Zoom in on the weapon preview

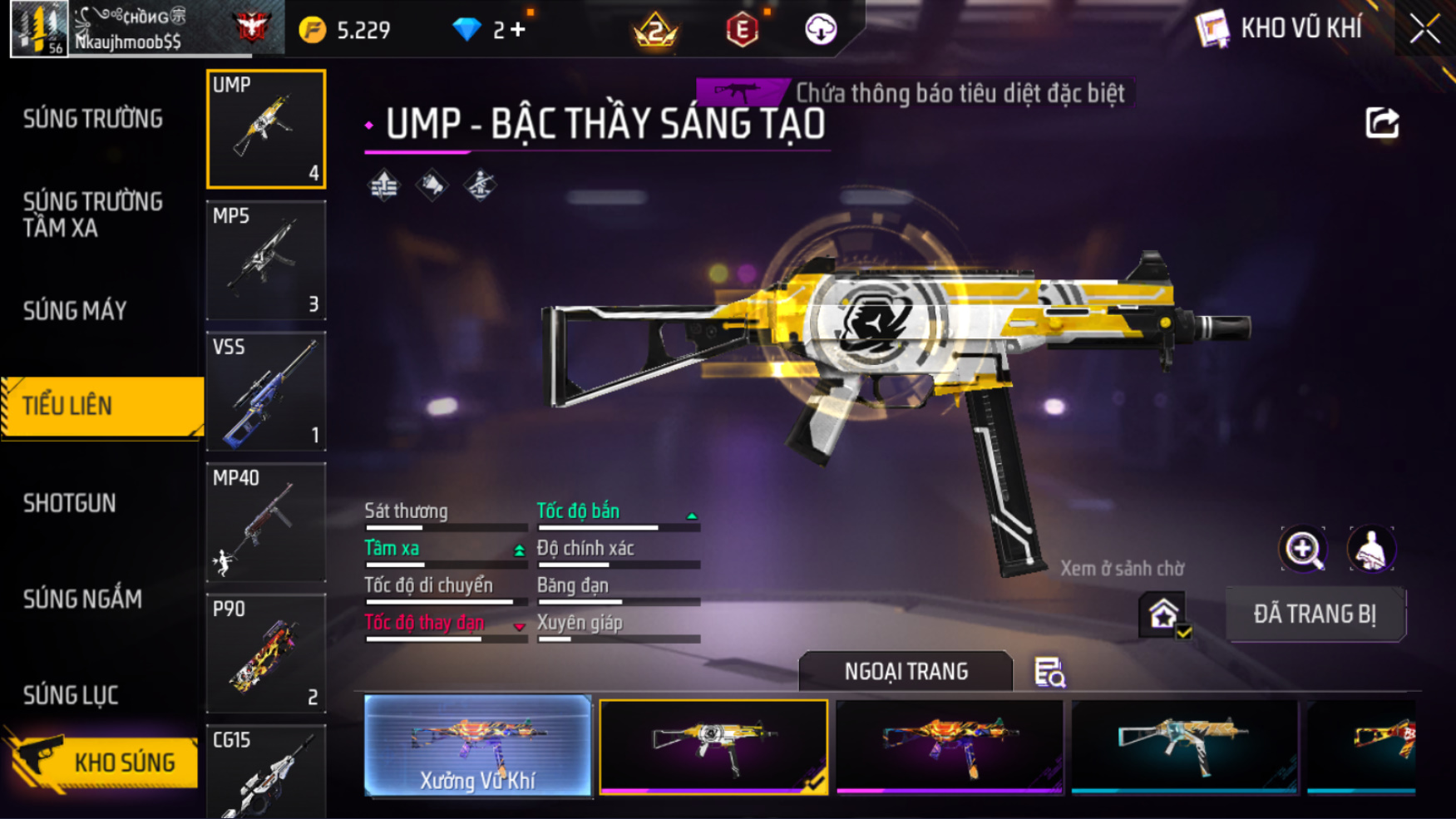(1303, 549)
